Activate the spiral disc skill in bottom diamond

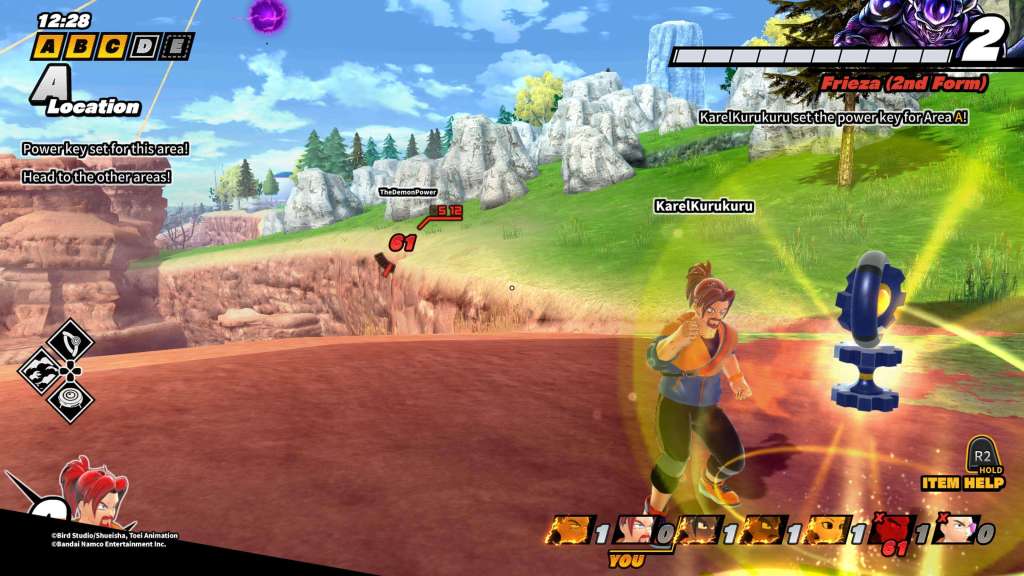coord(70,400)
